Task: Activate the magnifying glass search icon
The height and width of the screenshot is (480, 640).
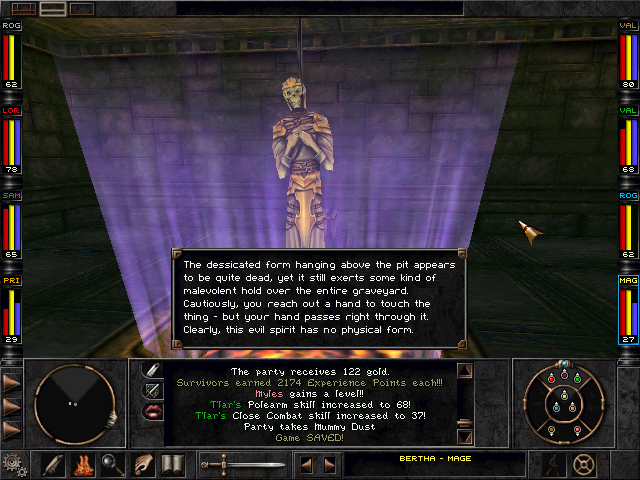Action: click(112, 464)
